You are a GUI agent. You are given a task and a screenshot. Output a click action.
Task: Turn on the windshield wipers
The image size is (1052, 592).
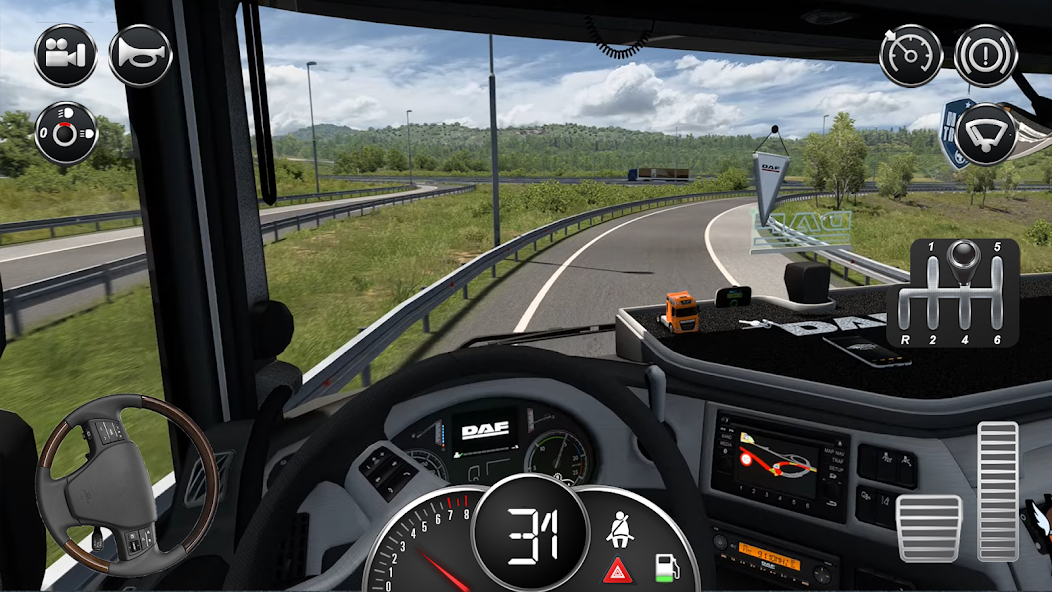985,133
